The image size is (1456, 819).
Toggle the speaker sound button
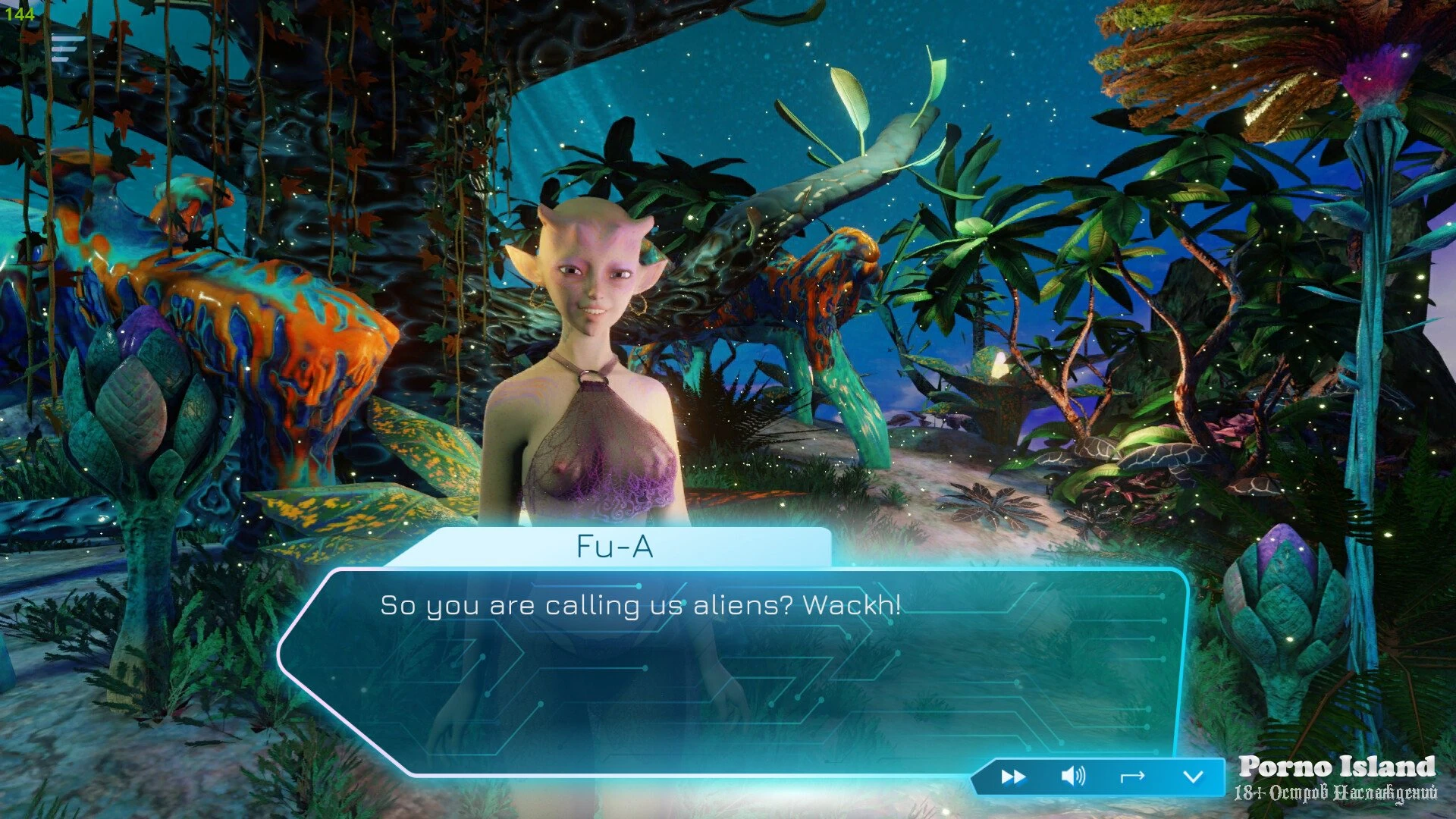point(1073,777)
